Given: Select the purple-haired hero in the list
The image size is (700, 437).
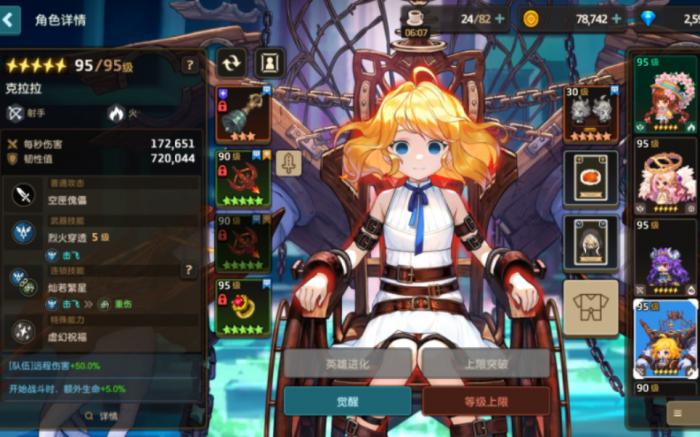Looking at the screenshot, I should click(665, 256).
